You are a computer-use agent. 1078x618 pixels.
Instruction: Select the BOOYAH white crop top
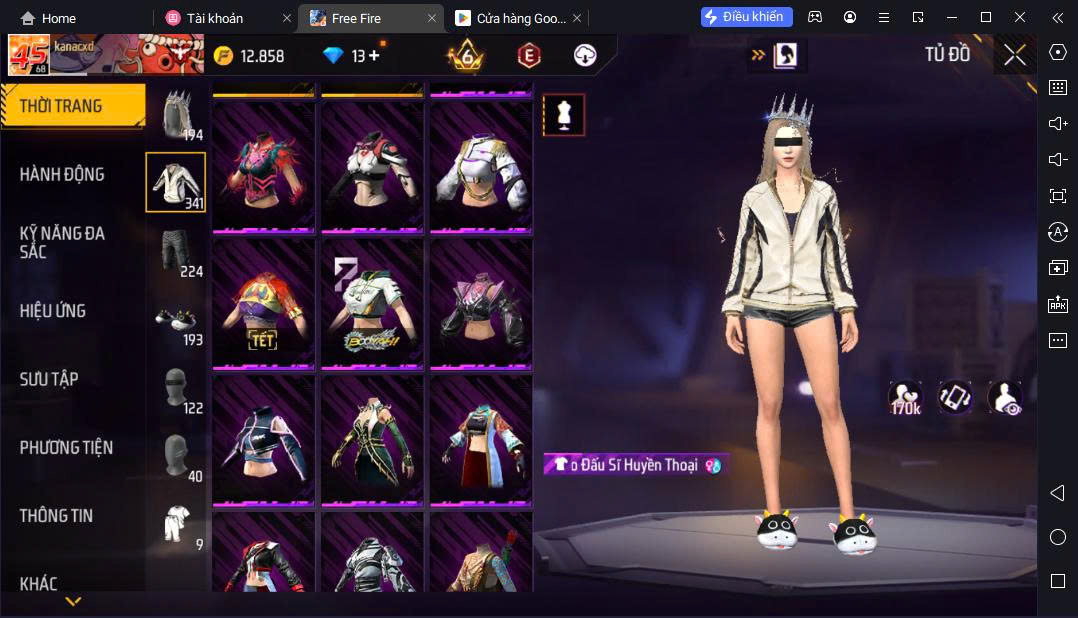click(372, 302)
